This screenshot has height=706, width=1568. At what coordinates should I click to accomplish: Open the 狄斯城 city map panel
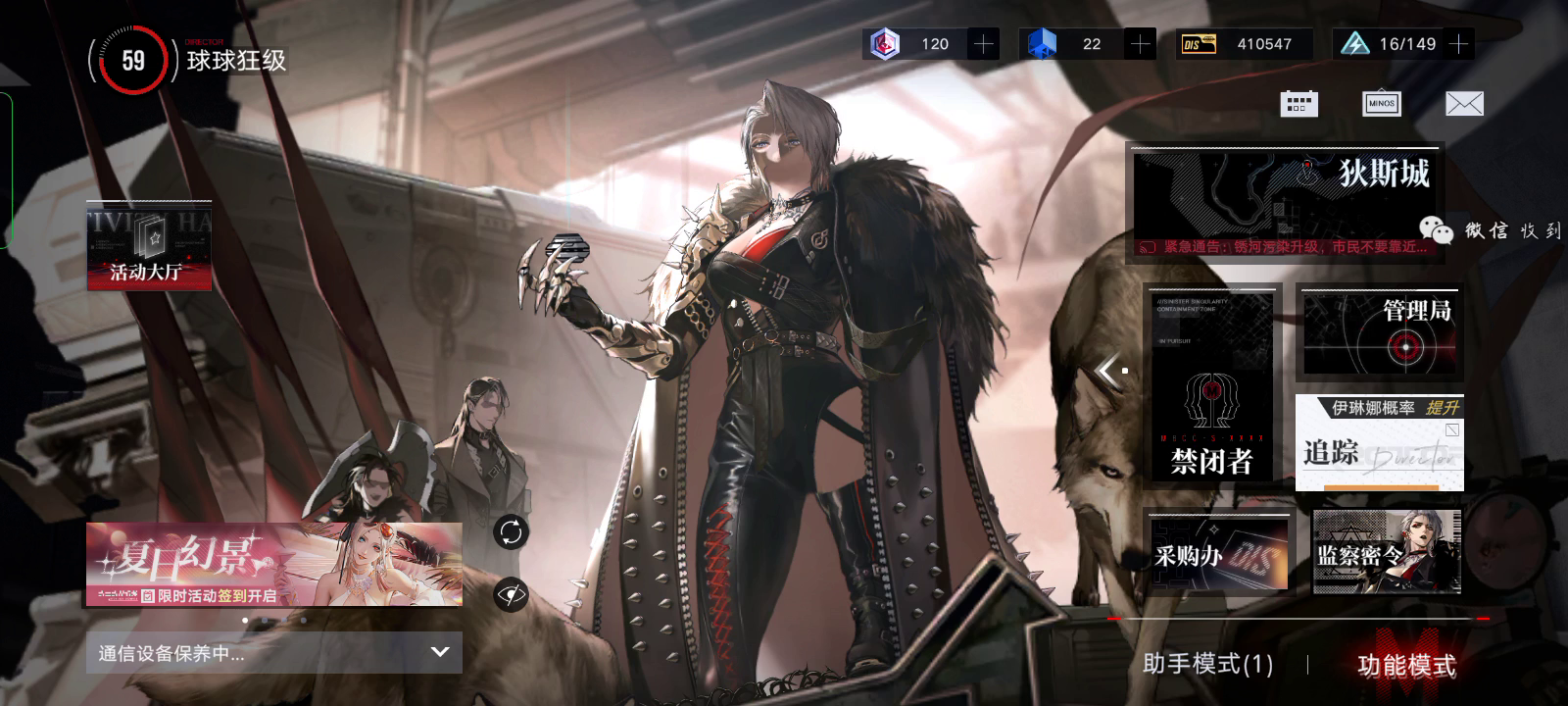click(1287, 204)
